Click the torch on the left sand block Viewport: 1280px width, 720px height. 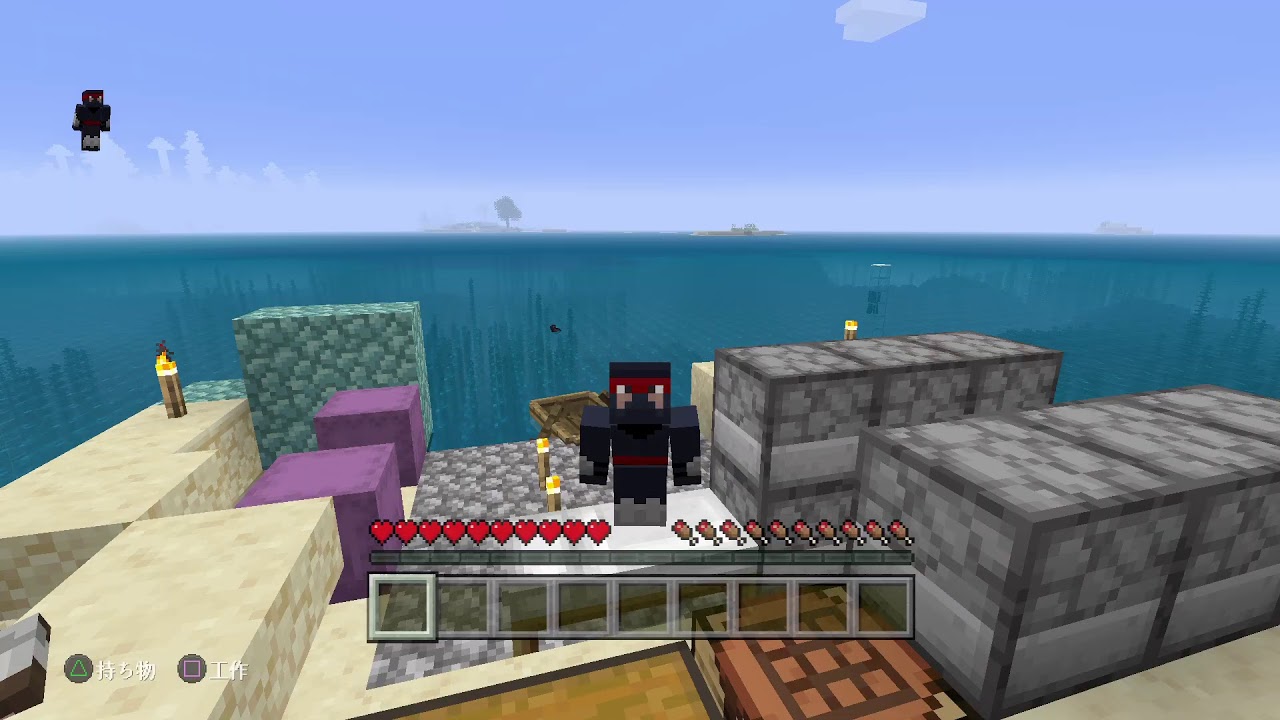tap(168, 385)
